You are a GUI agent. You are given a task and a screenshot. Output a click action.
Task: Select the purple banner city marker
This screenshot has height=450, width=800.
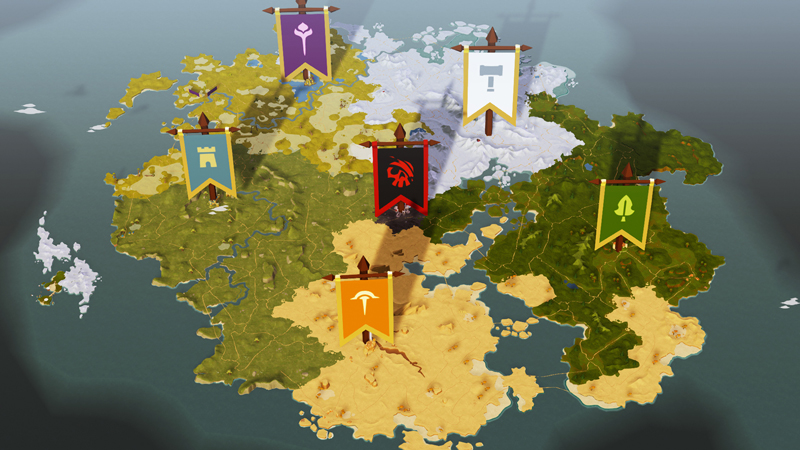tap(304, 42)
